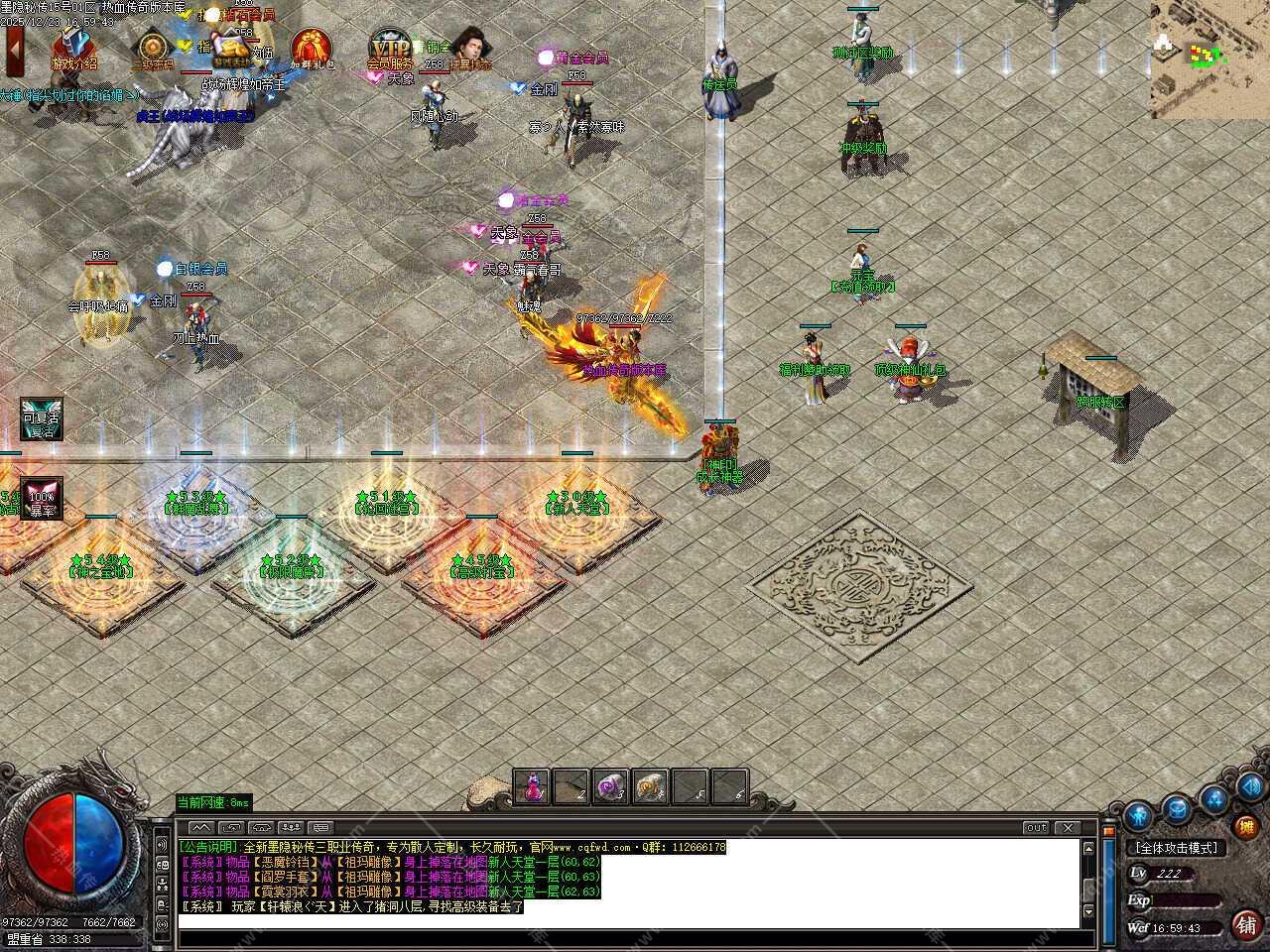Use the purple orb item in hotbar slot 3
The image size is (1270, 952).
(x=611, y=787)
